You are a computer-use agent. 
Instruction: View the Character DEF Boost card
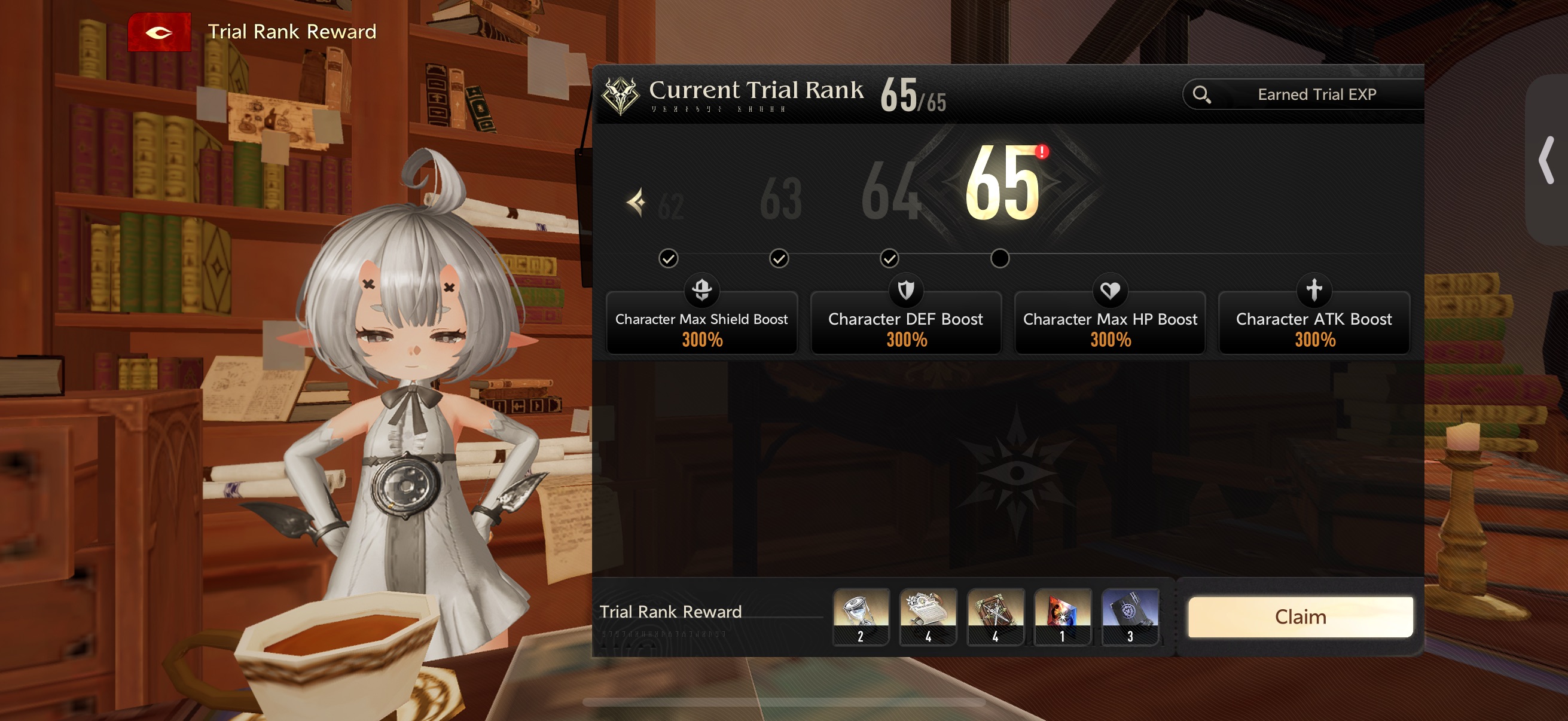[x=905, y=323]
